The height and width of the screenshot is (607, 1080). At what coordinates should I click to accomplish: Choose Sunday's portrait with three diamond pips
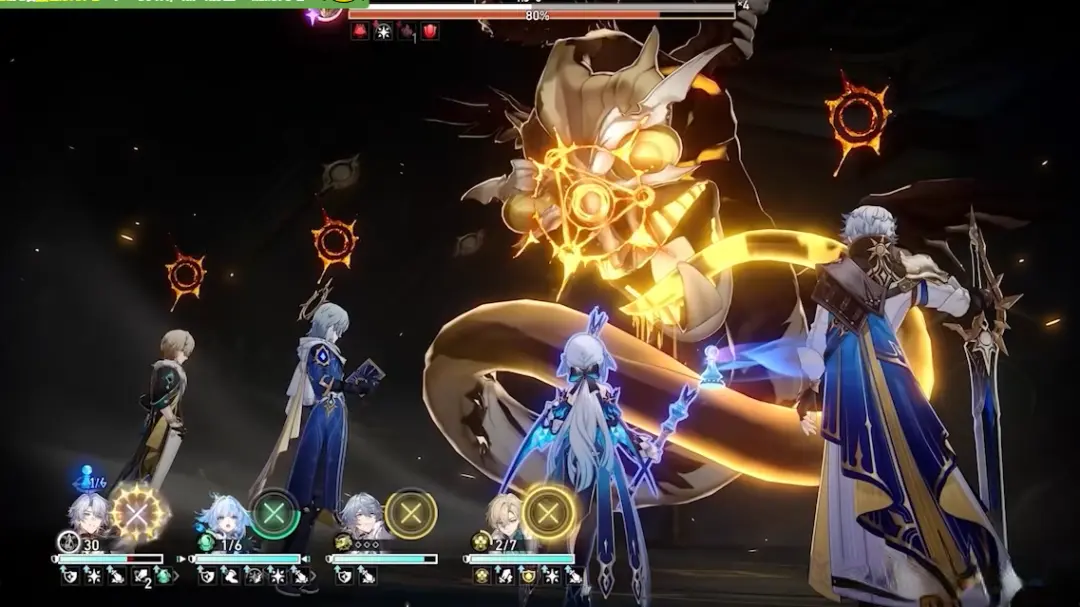pos(360,516)
